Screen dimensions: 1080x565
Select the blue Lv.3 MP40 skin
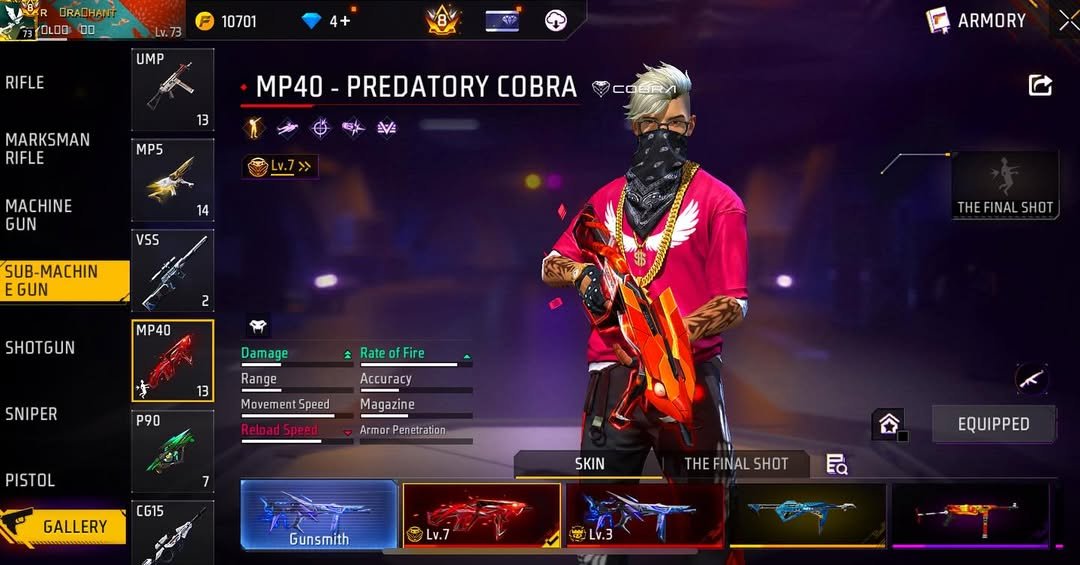coord(645,514)
